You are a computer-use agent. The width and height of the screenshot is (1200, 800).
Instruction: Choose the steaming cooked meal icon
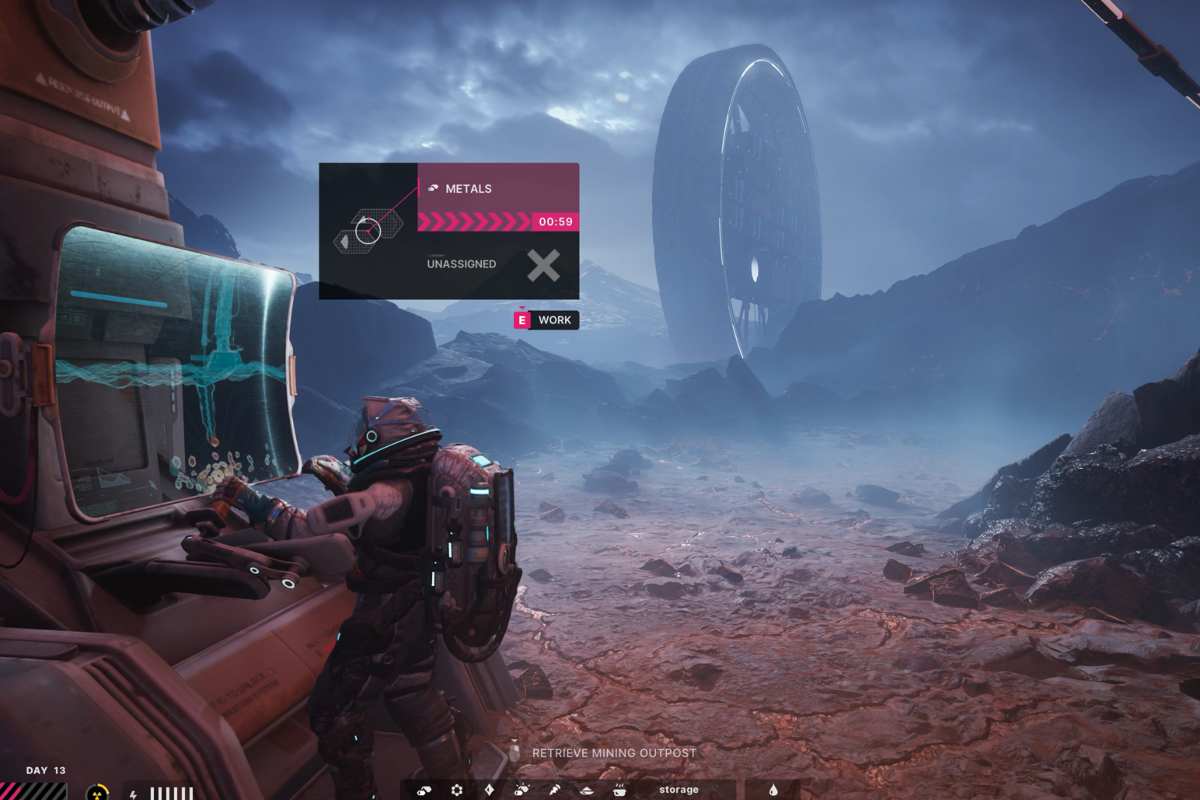point(619,790)
